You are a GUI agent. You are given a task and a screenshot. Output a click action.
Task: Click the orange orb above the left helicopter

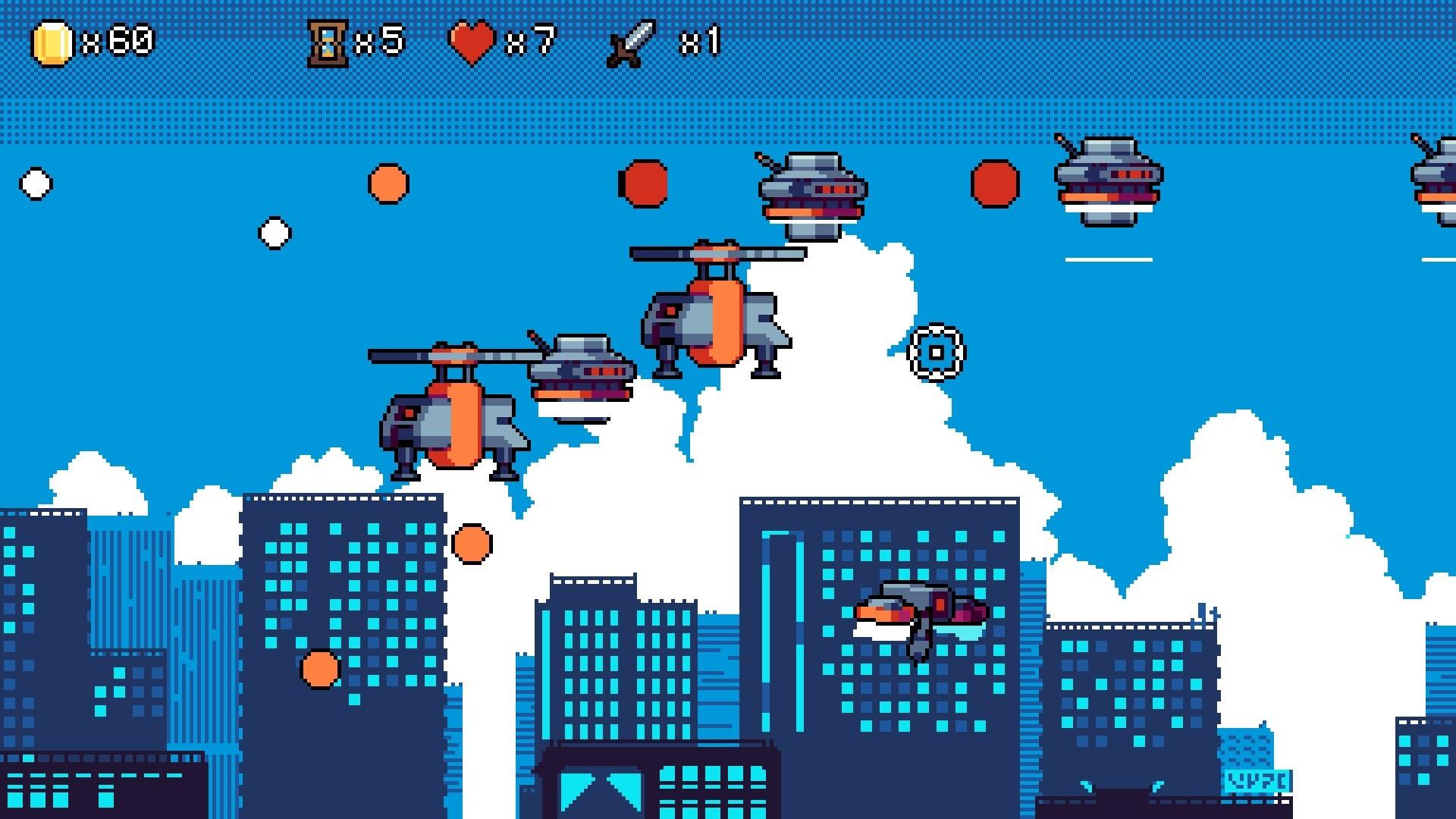pyautogui.click(x=387, y=182)
